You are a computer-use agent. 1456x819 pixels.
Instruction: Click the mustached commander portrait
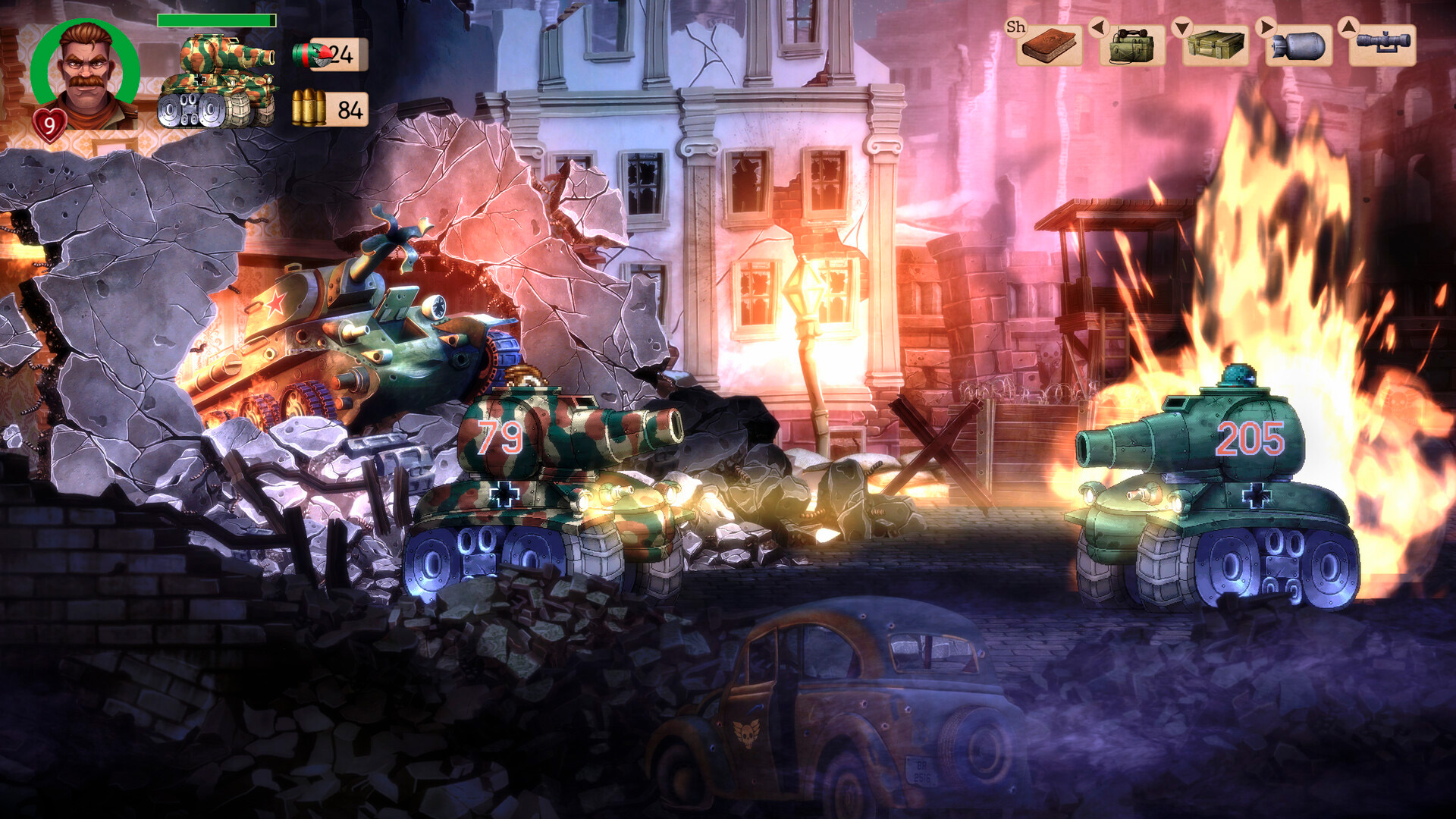click(86, 74)
